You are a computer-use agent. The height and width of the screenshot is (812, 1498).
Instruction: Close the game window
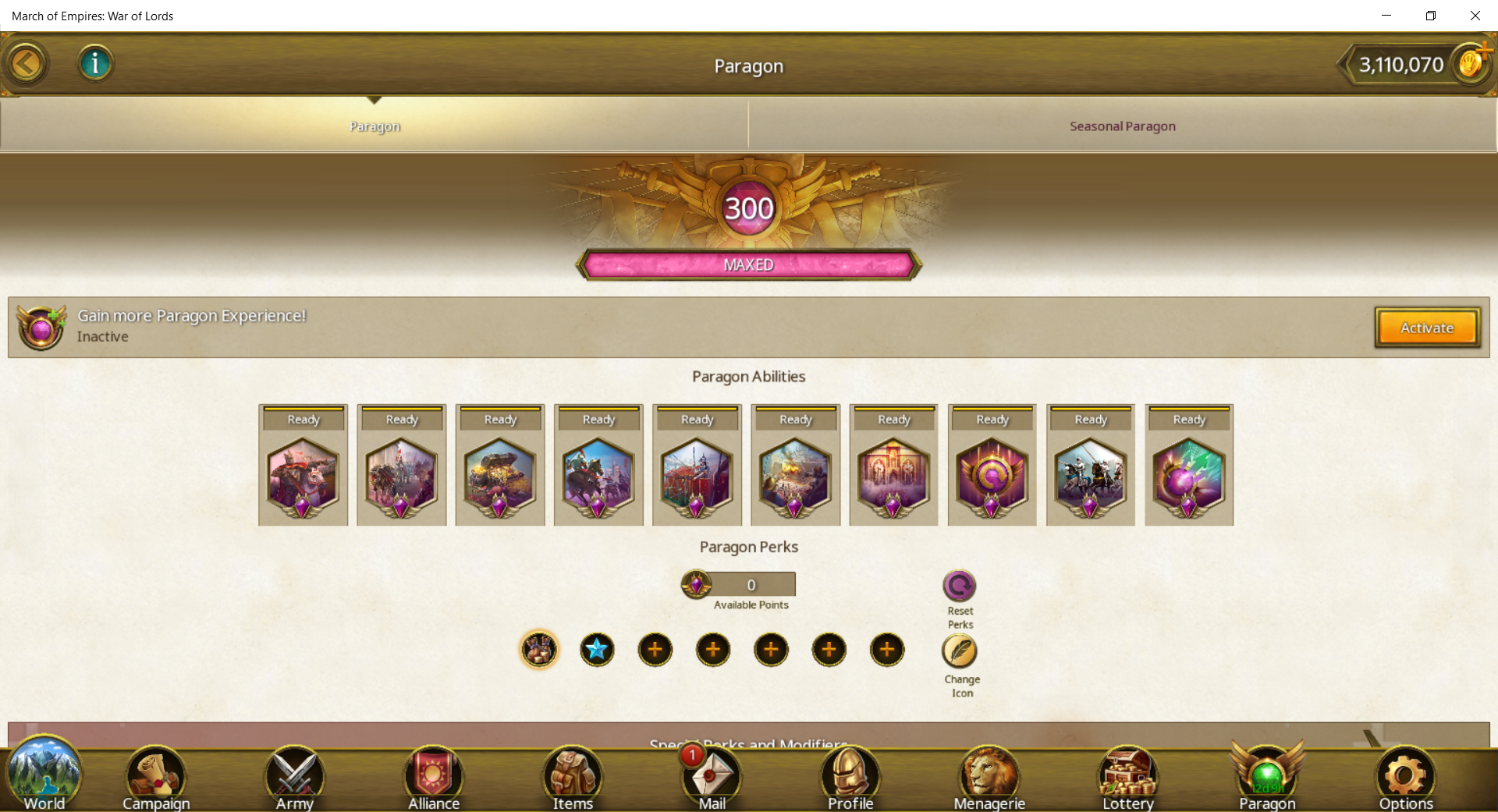pos(1475,16)
